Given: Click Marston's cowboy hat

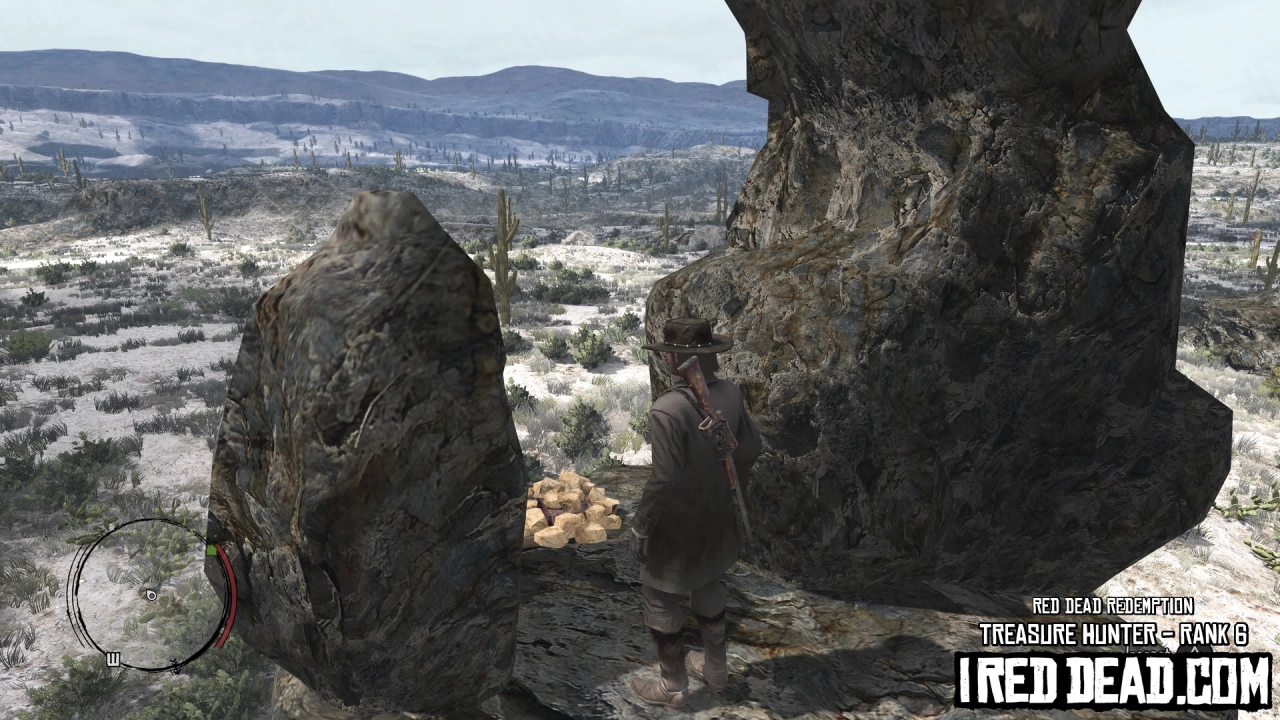Looking at the screenshot, I should pyautogui.click(x=688, y=335).
